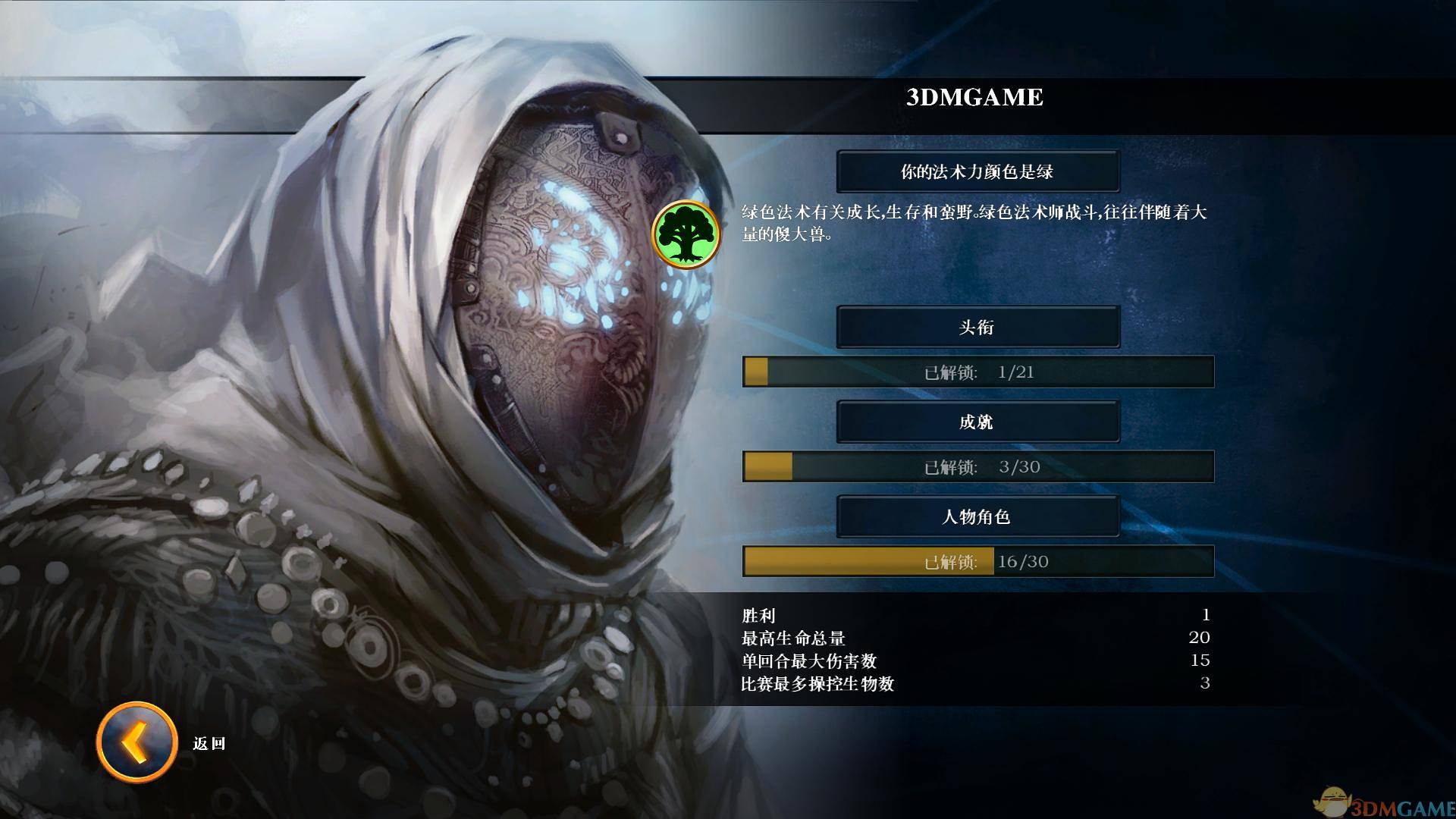Click the 返回 back label
This screenshot has height=819, width=1456.
[211, 744]
